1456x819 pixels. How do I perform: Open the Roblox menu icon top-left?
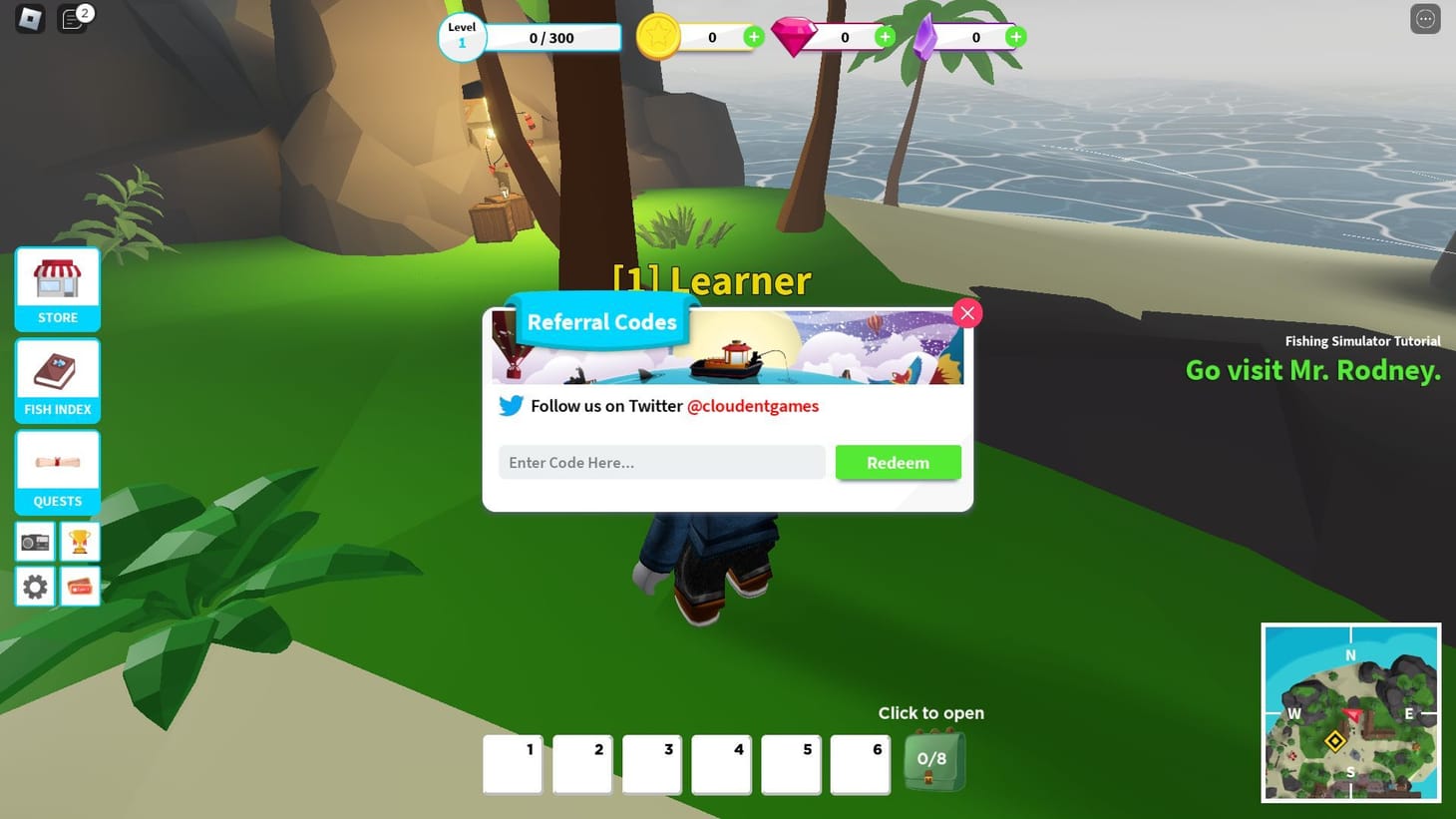(x=29, y=18)
